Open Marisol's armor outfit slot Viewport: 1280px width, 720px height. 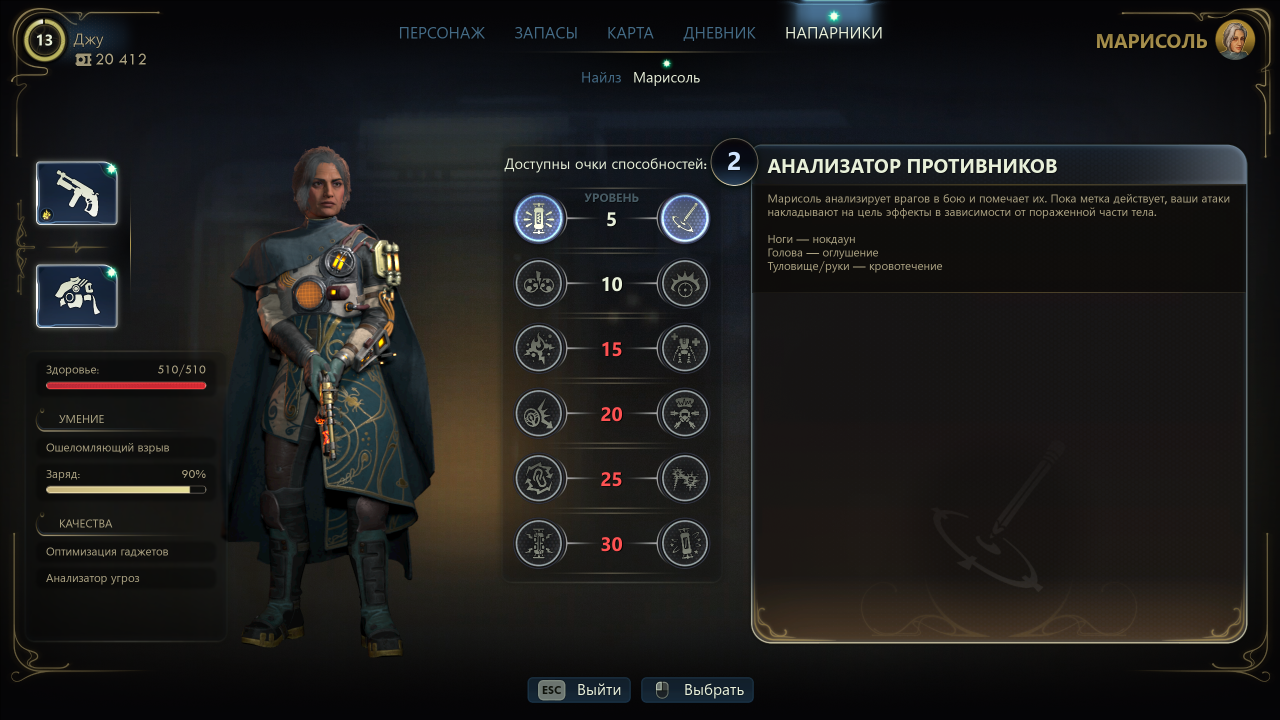coord(77,296)
